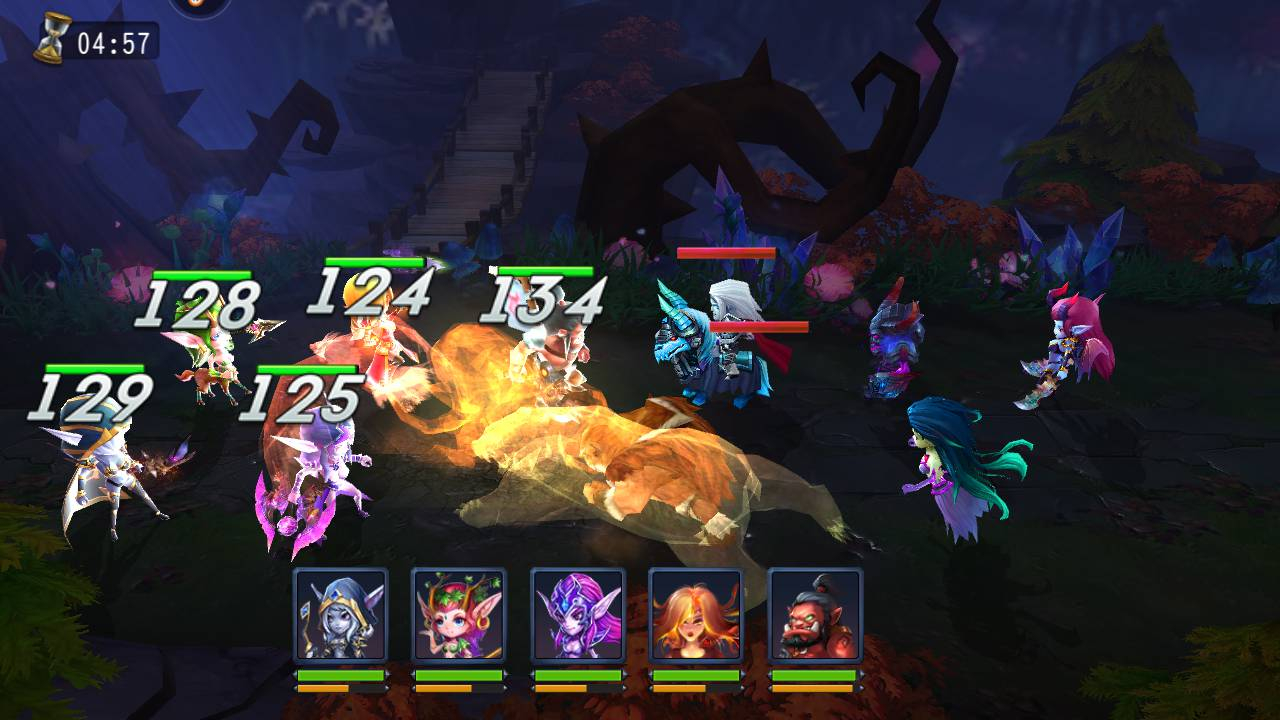
Task: Choose the purple-haired elf hero portrait
Action: (x=577, y=614)
